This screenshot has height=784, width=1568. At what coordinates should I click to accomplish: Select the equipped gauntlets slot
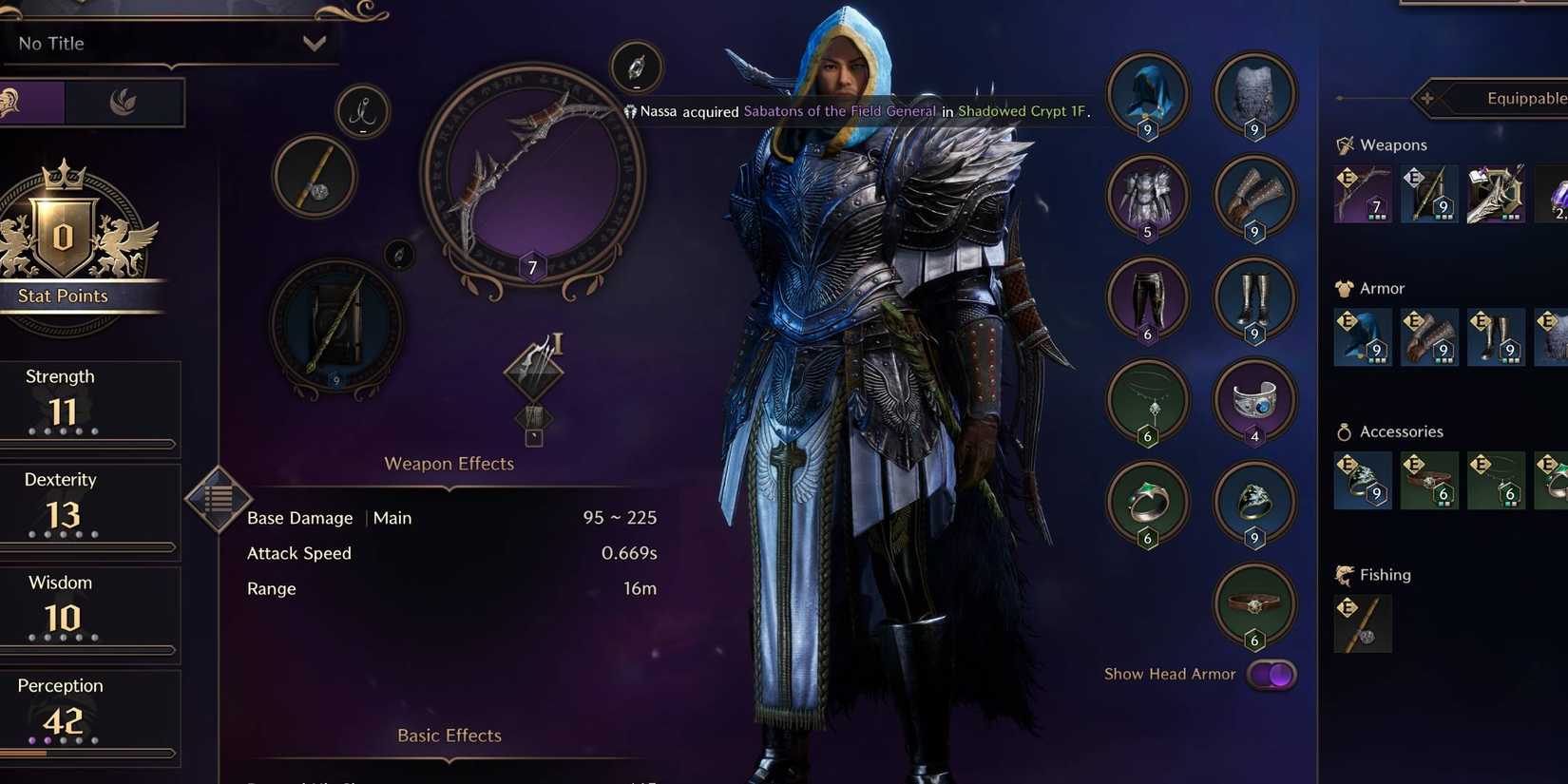[1254, 195]
